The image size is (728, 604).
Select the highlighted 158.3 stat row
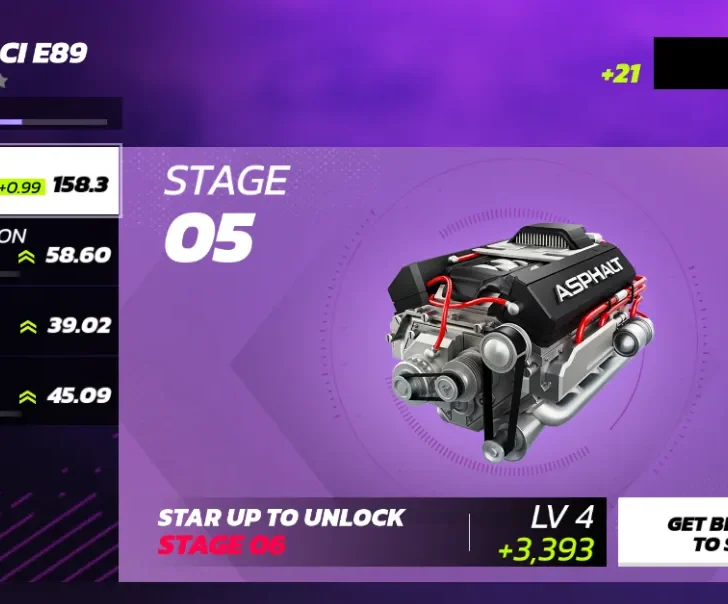(x=60, y=182)
